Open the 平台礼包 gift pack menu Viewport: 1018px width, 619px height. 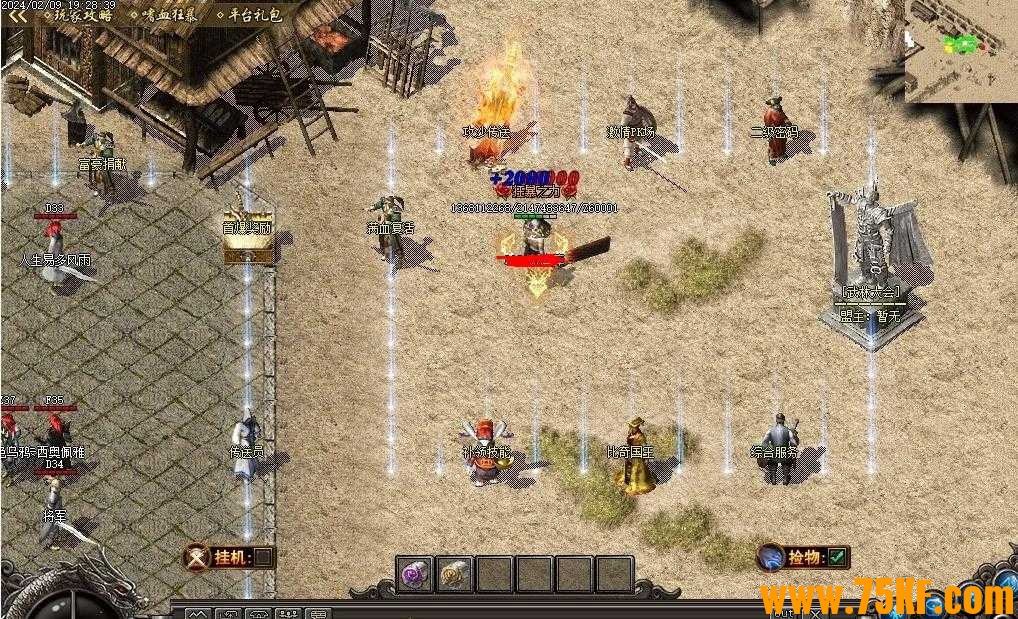coord(250,16)
